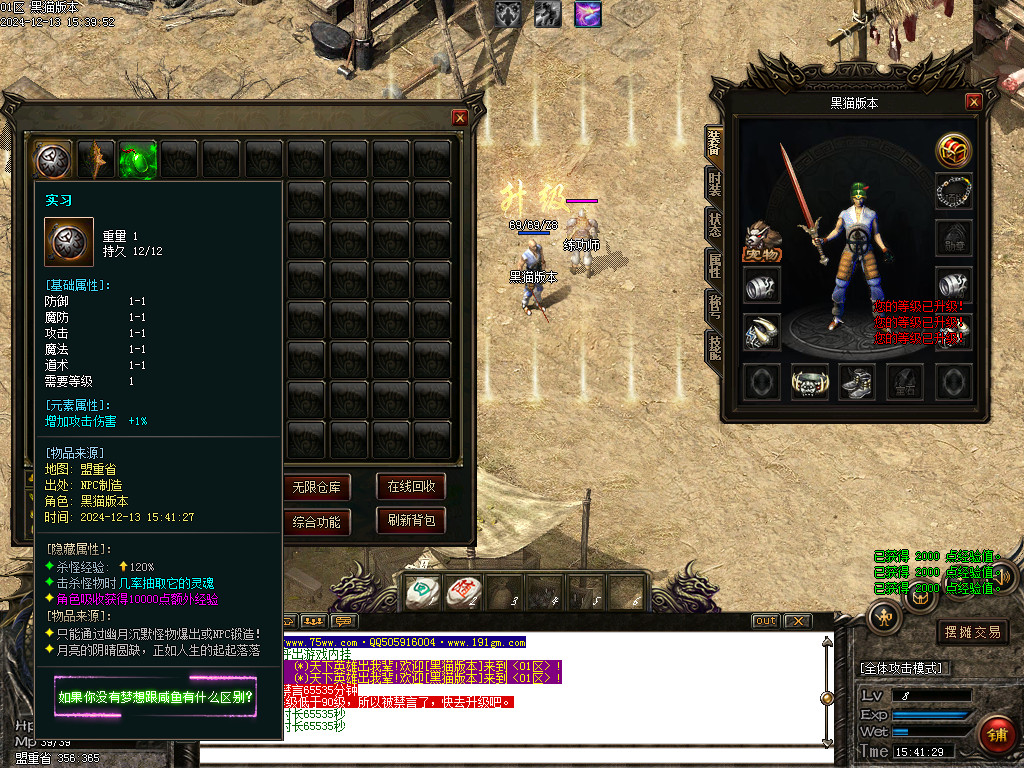Show the 属性 attributes tab
Image resolution: width=1024 pixels, height=768 pixels.
point(714,265)
